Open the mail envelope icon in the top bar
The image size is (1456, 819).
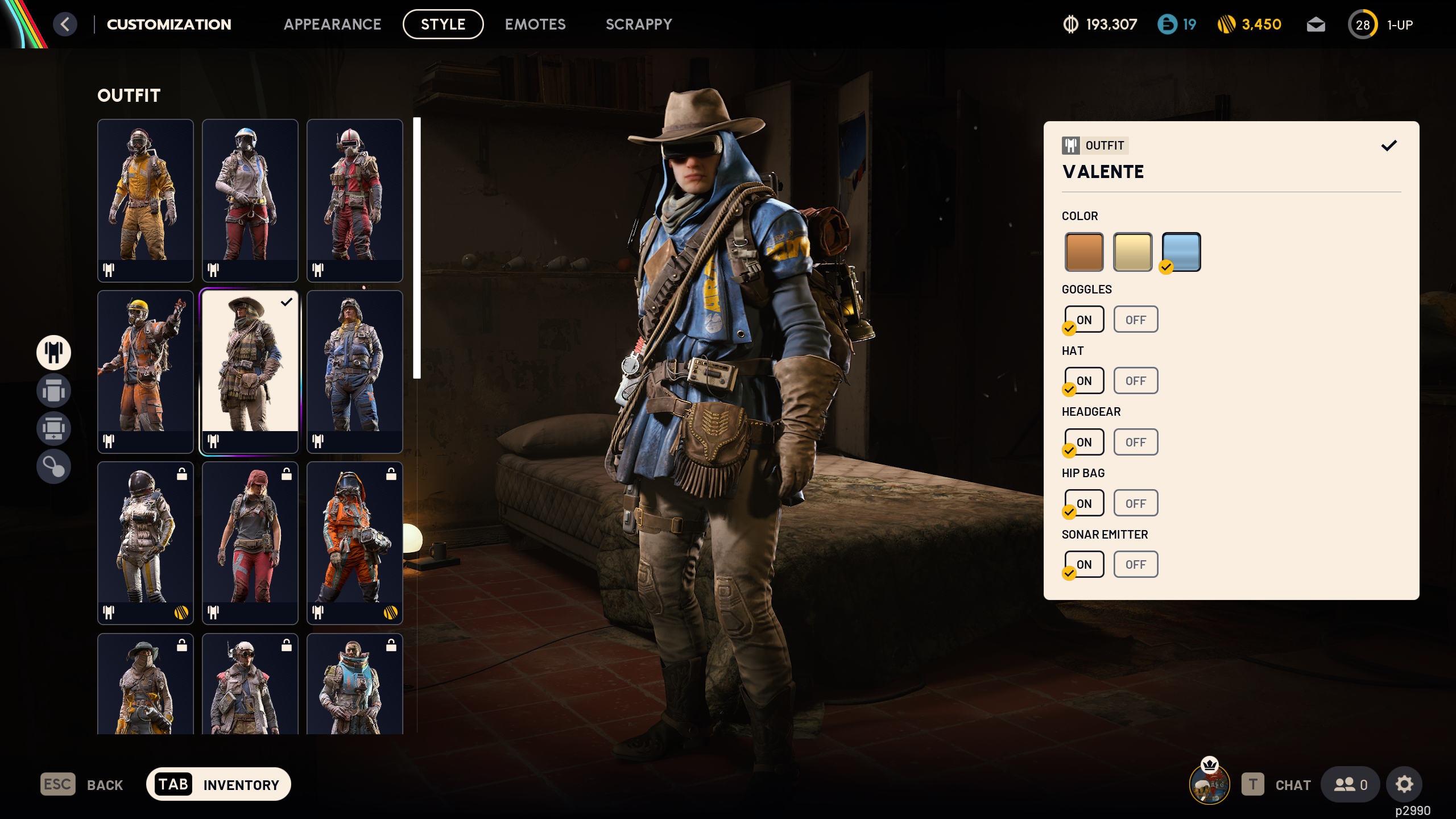click(x=1316, y=24)
